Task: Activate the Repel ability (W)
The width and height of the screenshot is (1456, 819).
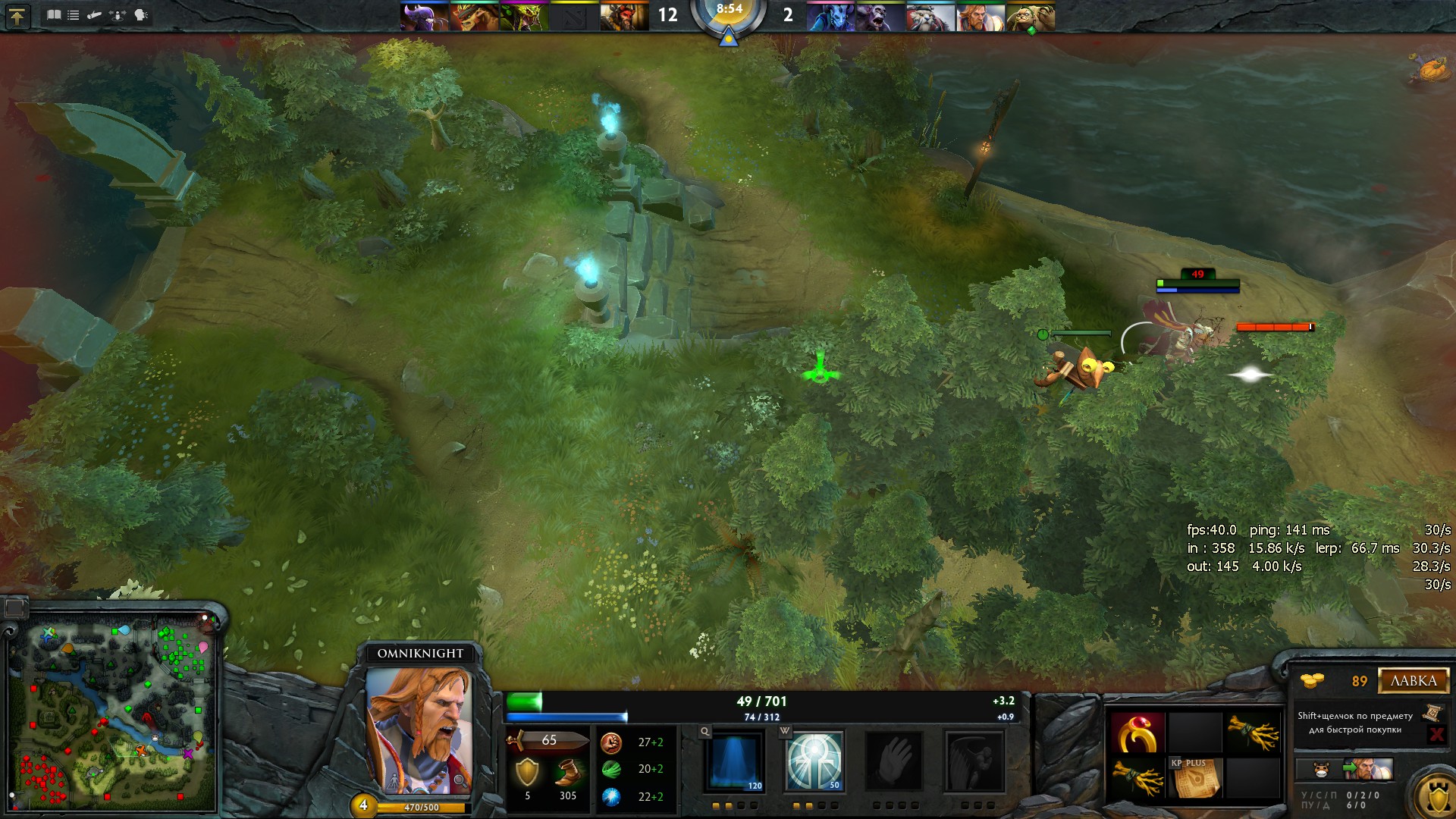Action: [x=814, y=761]
